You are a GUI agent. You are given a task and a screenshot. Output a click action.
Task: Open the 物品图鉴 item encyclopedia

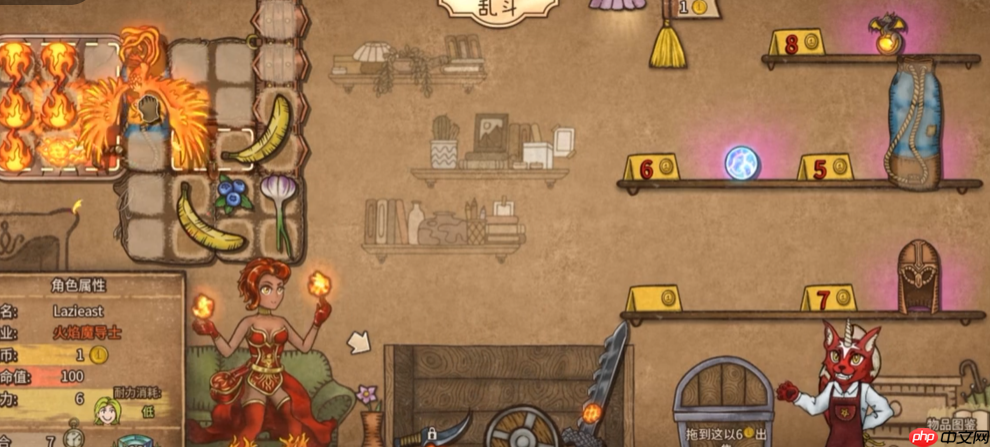click(x=949, y=424)
